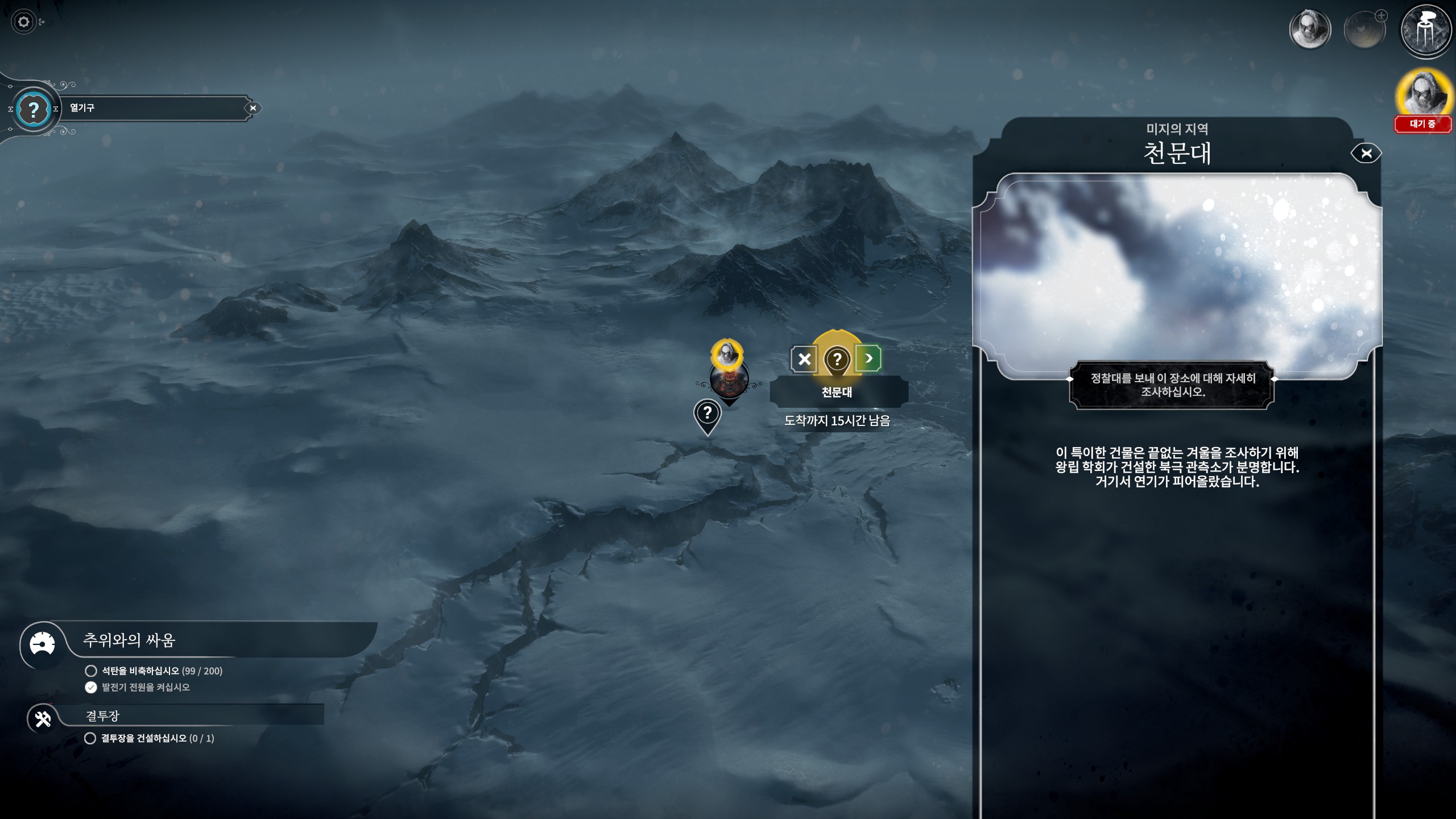Cancel the 천문대 destination with the X button

point(804,359)
